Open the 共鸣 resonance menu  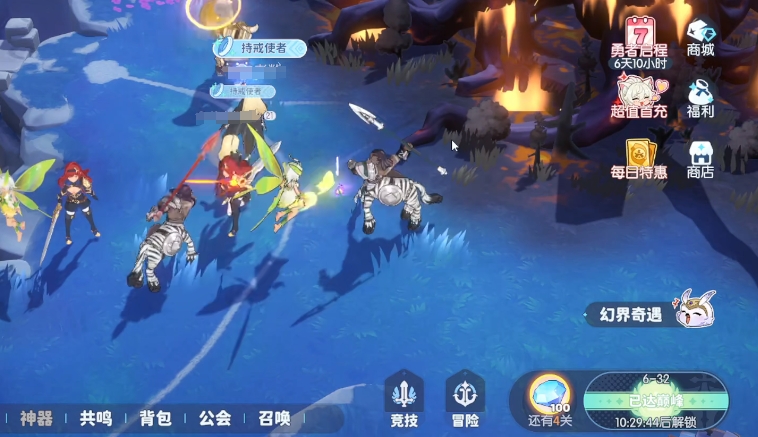coord(96,419)
